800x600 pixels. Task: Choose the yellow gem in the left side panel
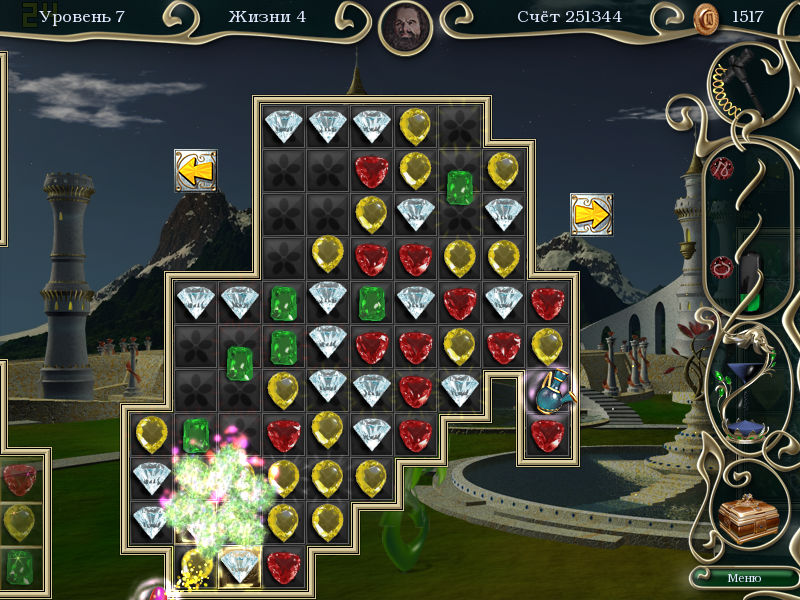20,522
